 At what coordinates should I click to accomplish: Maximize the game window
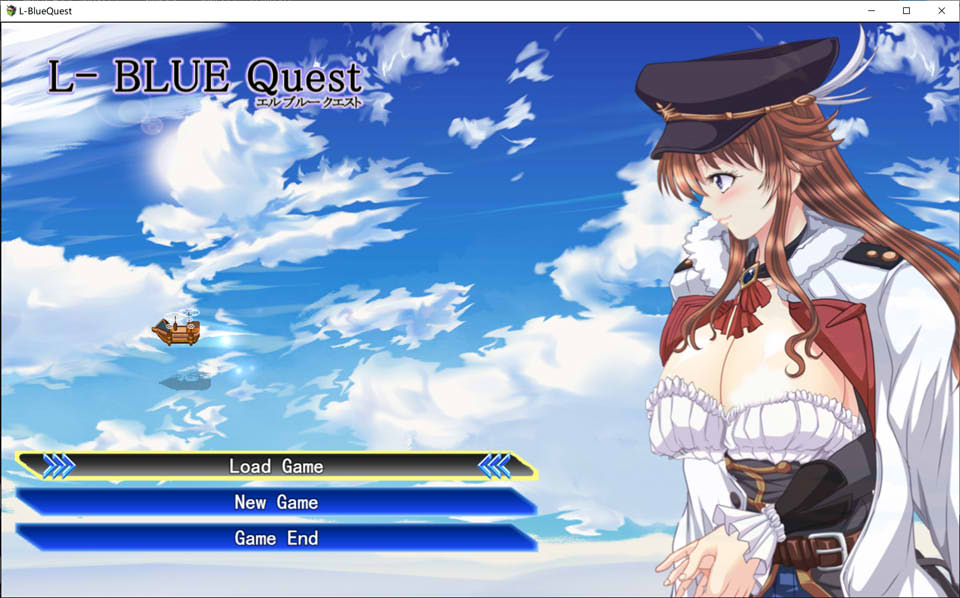click(x=906, y=10)
